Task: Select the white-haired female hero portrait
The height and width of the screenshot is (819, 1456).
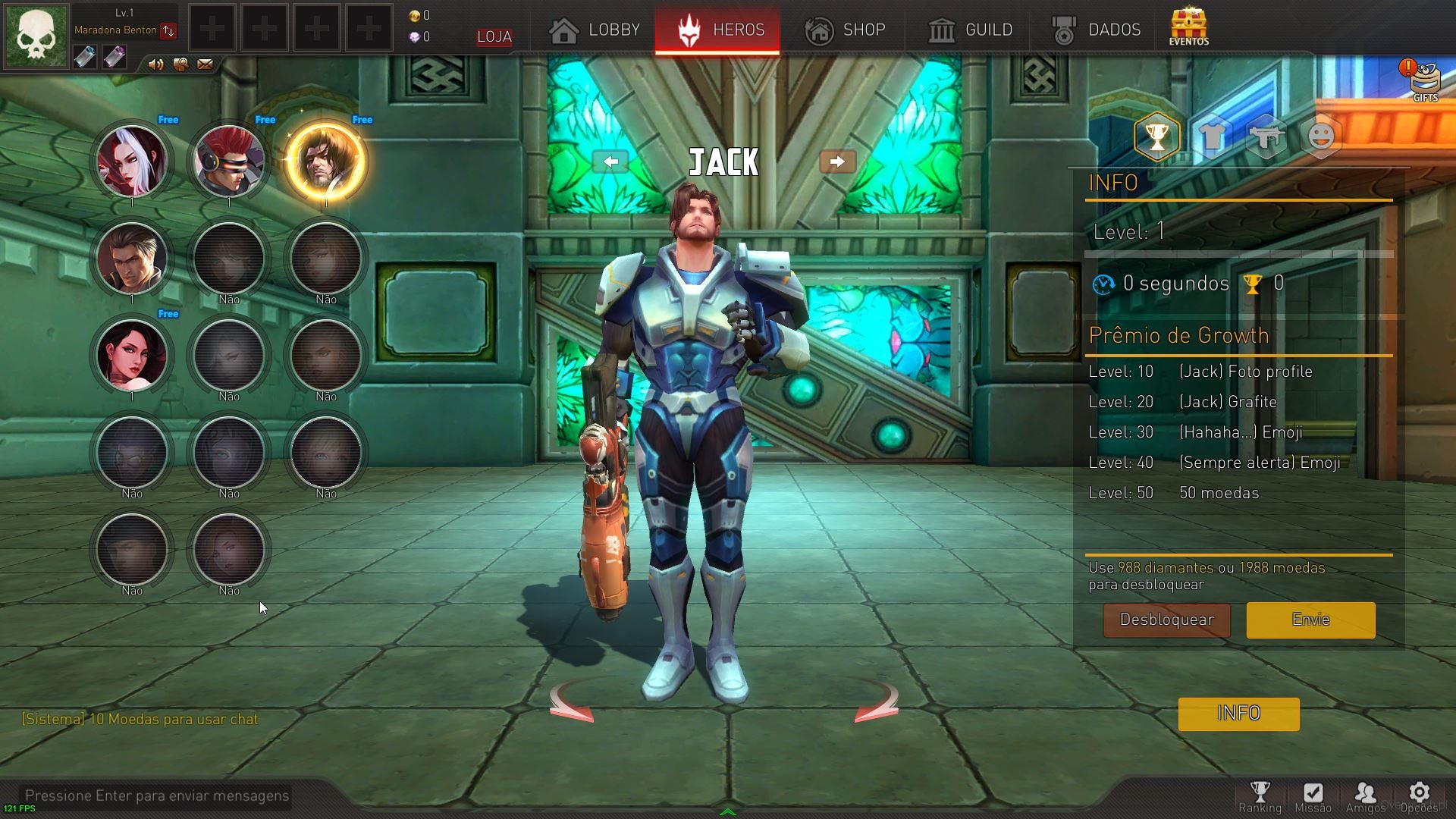Action: click(x=132, y=162)
